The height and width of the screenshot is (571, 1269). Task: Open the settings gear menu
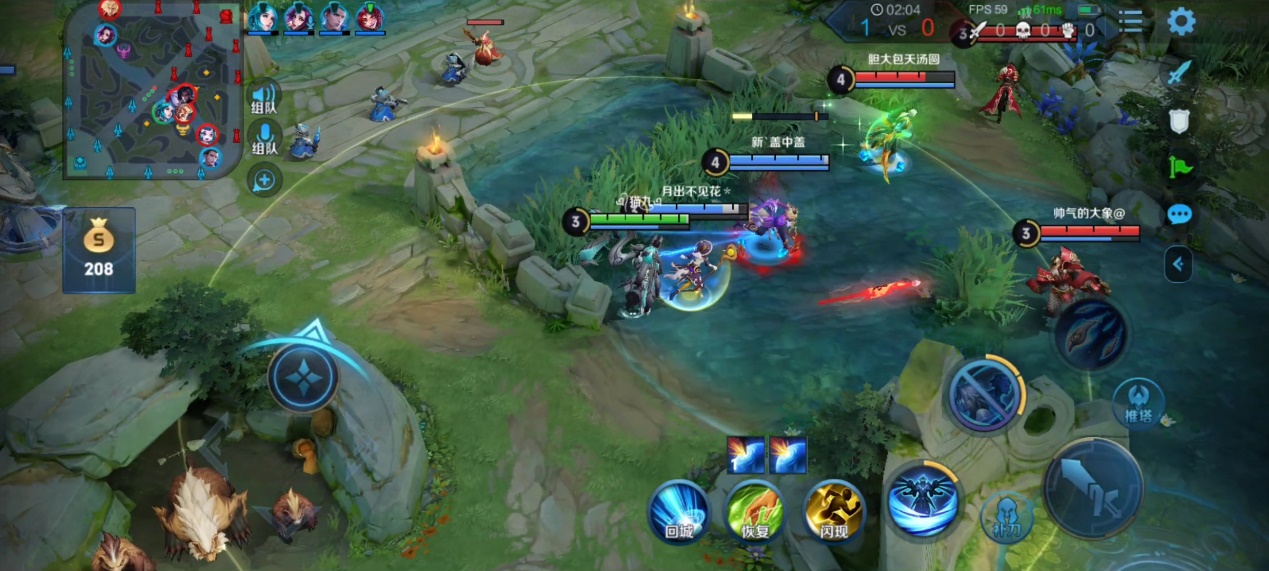(x=1181, y=21)
